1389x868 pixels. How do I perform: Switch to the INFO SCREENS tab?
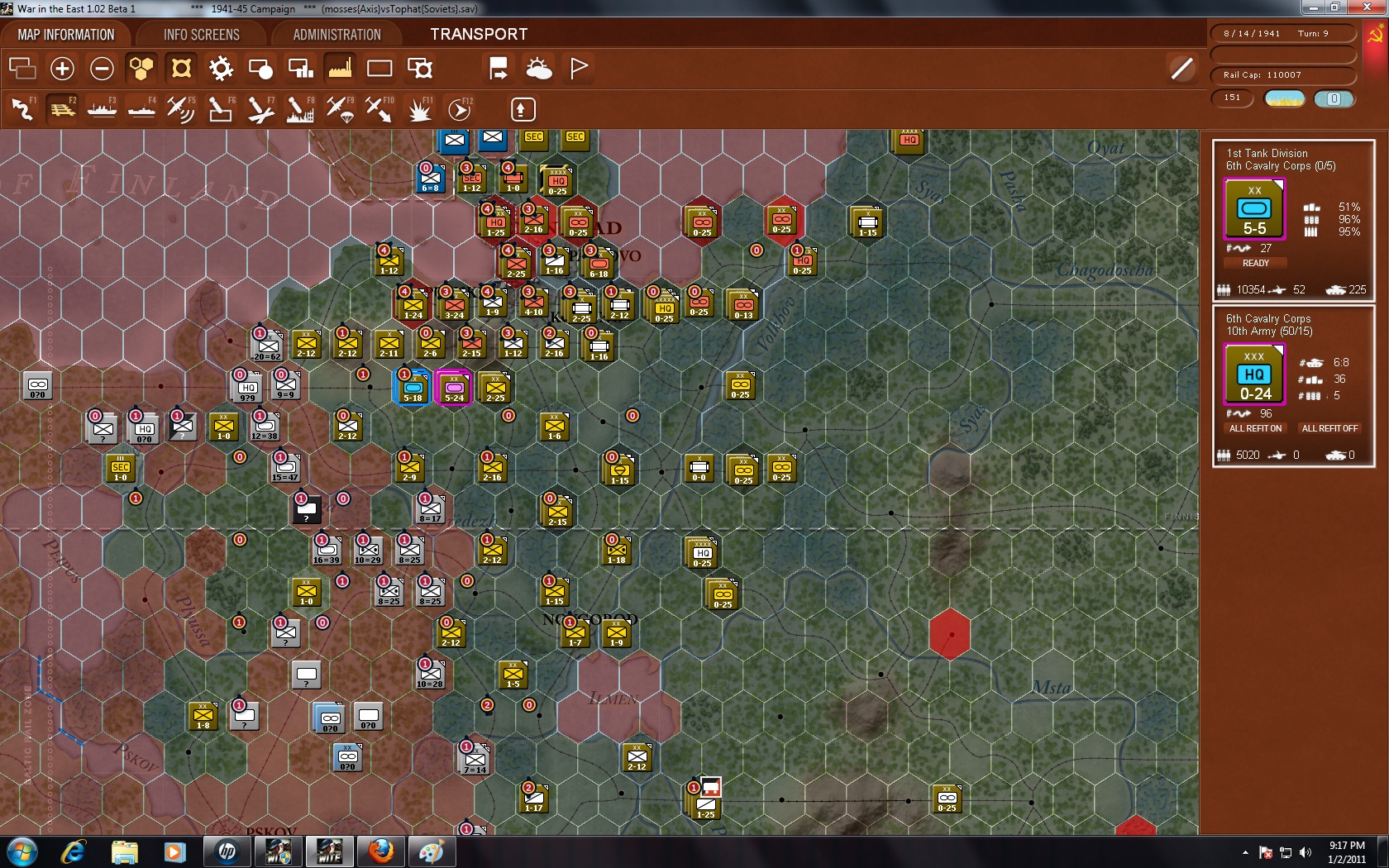tap(200, 34)
